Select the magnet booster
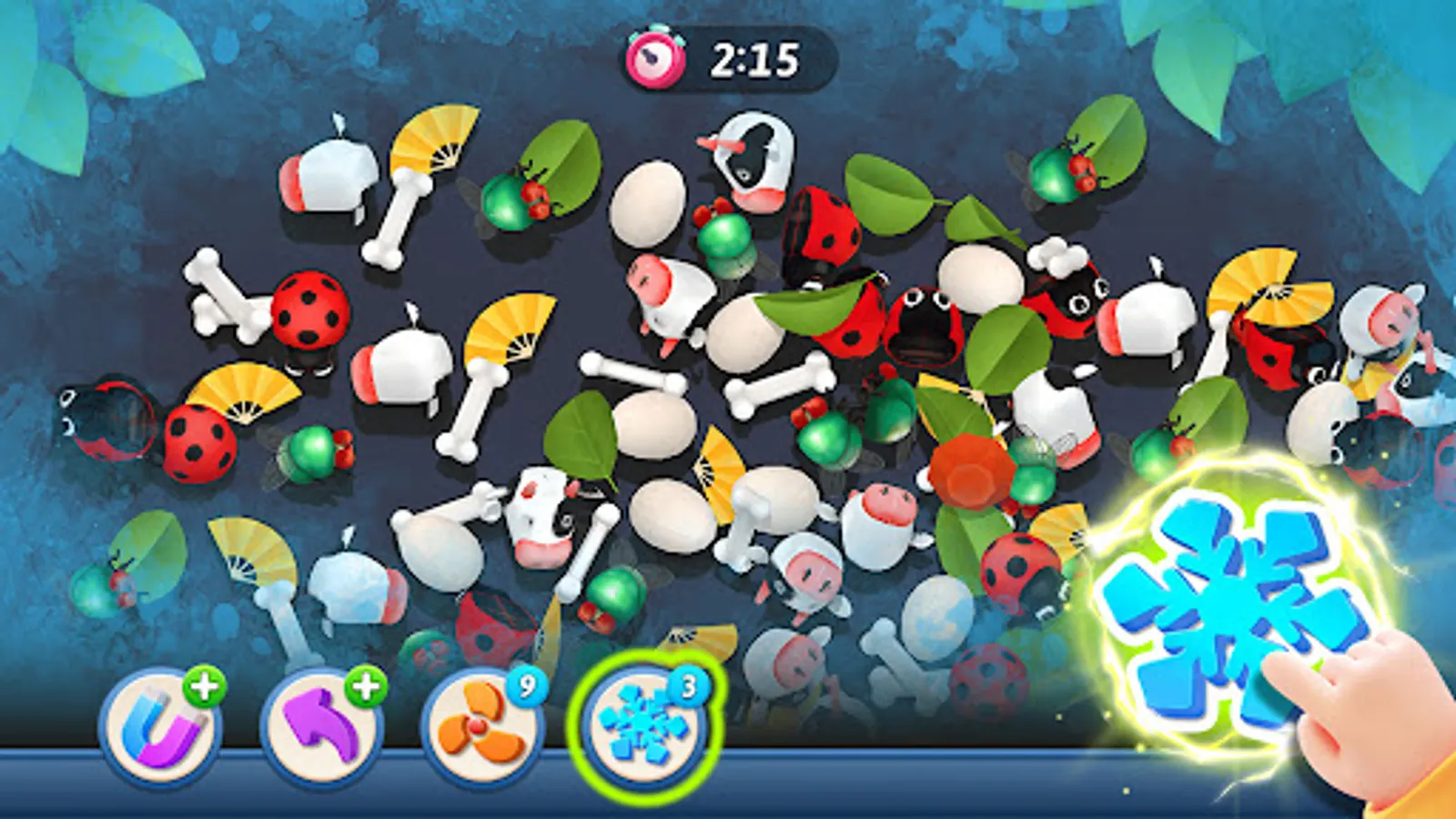 (164, 725)
